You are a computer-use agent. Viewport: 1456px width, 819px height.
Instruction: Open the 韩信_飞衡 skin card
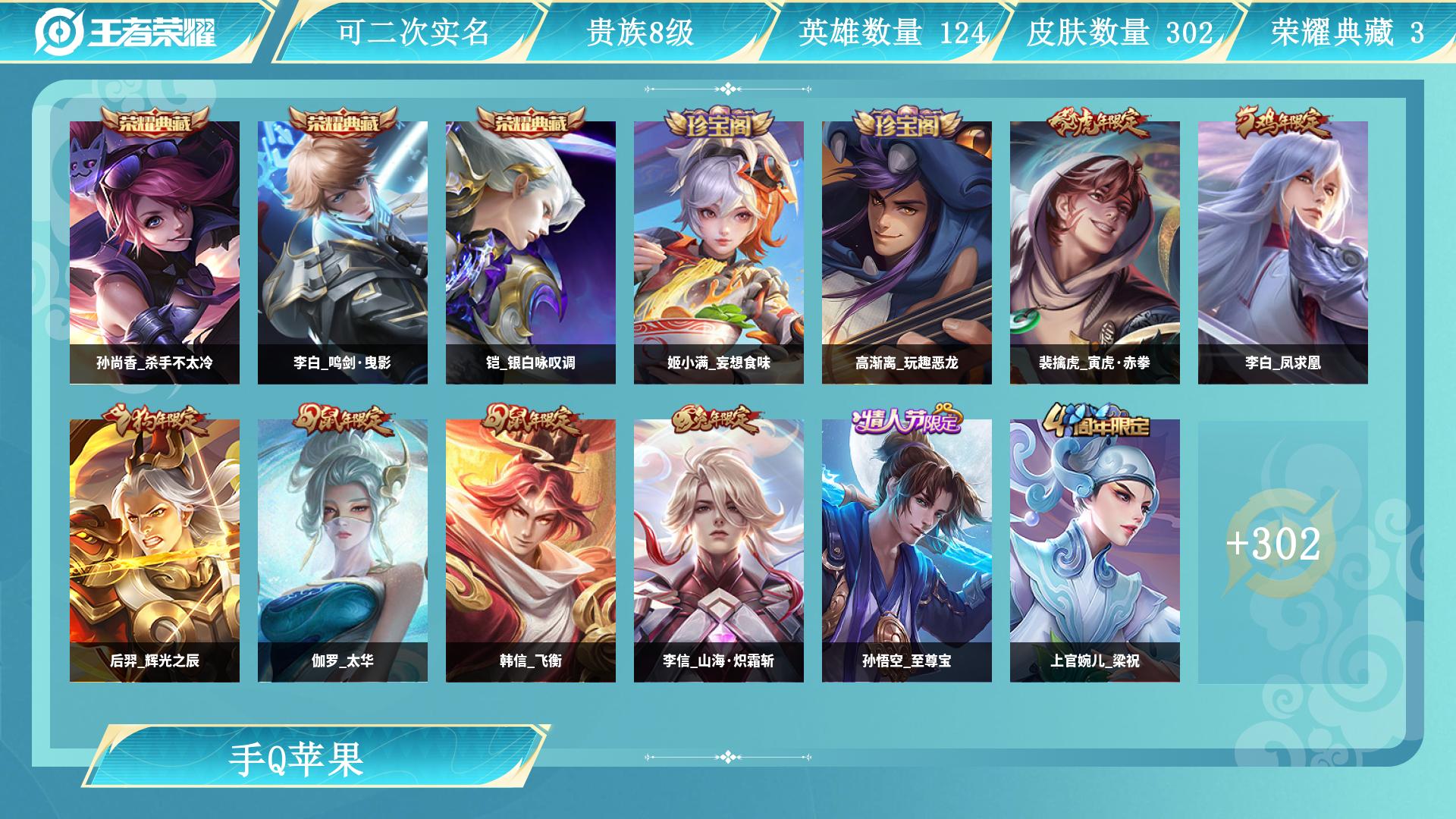tap(531, 551)
